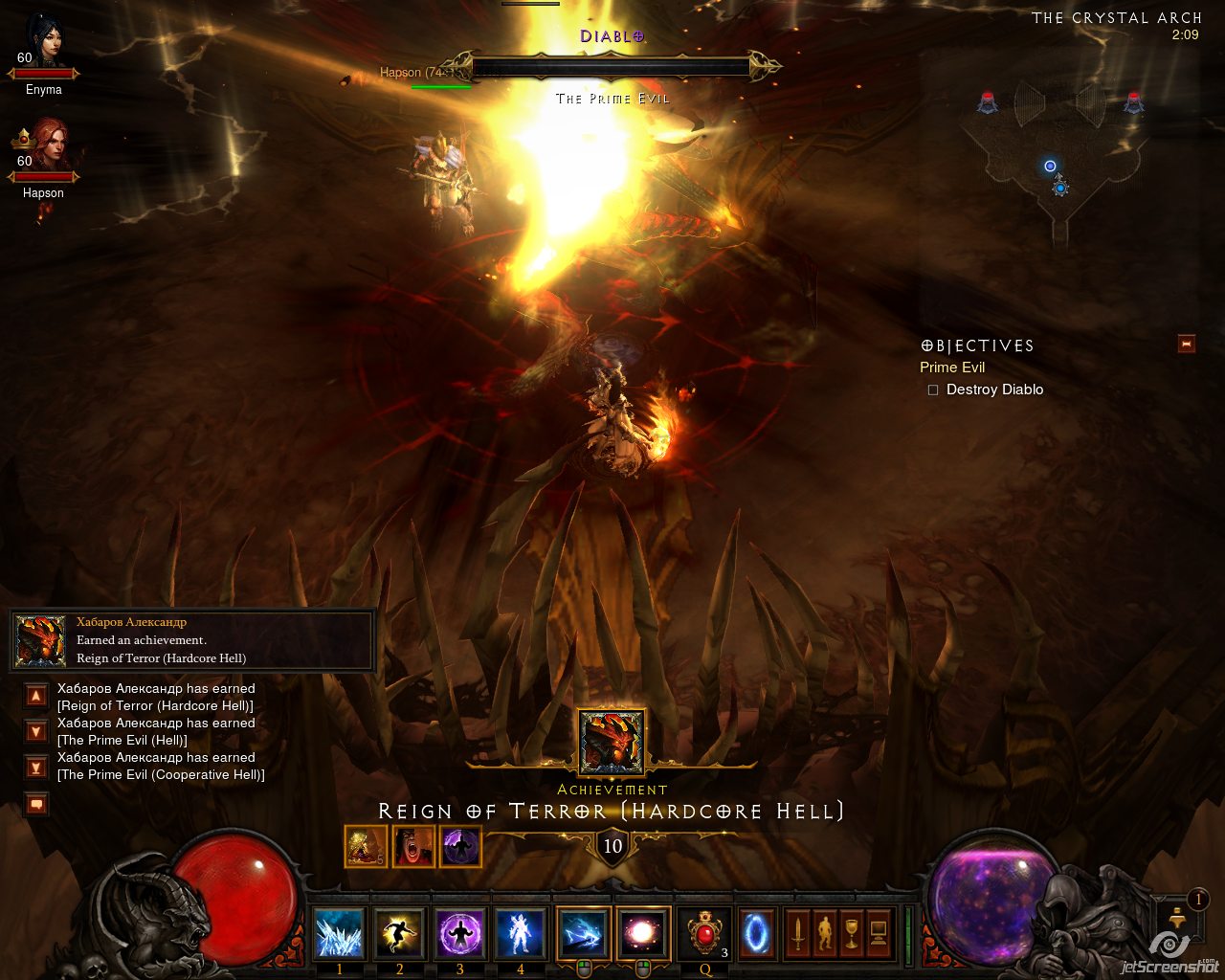The height and width of the screenshot is (980, 1225).
Task: Click the Reign of Terror achievement toast
Action: pyautogui.click(x=191, y=640)
